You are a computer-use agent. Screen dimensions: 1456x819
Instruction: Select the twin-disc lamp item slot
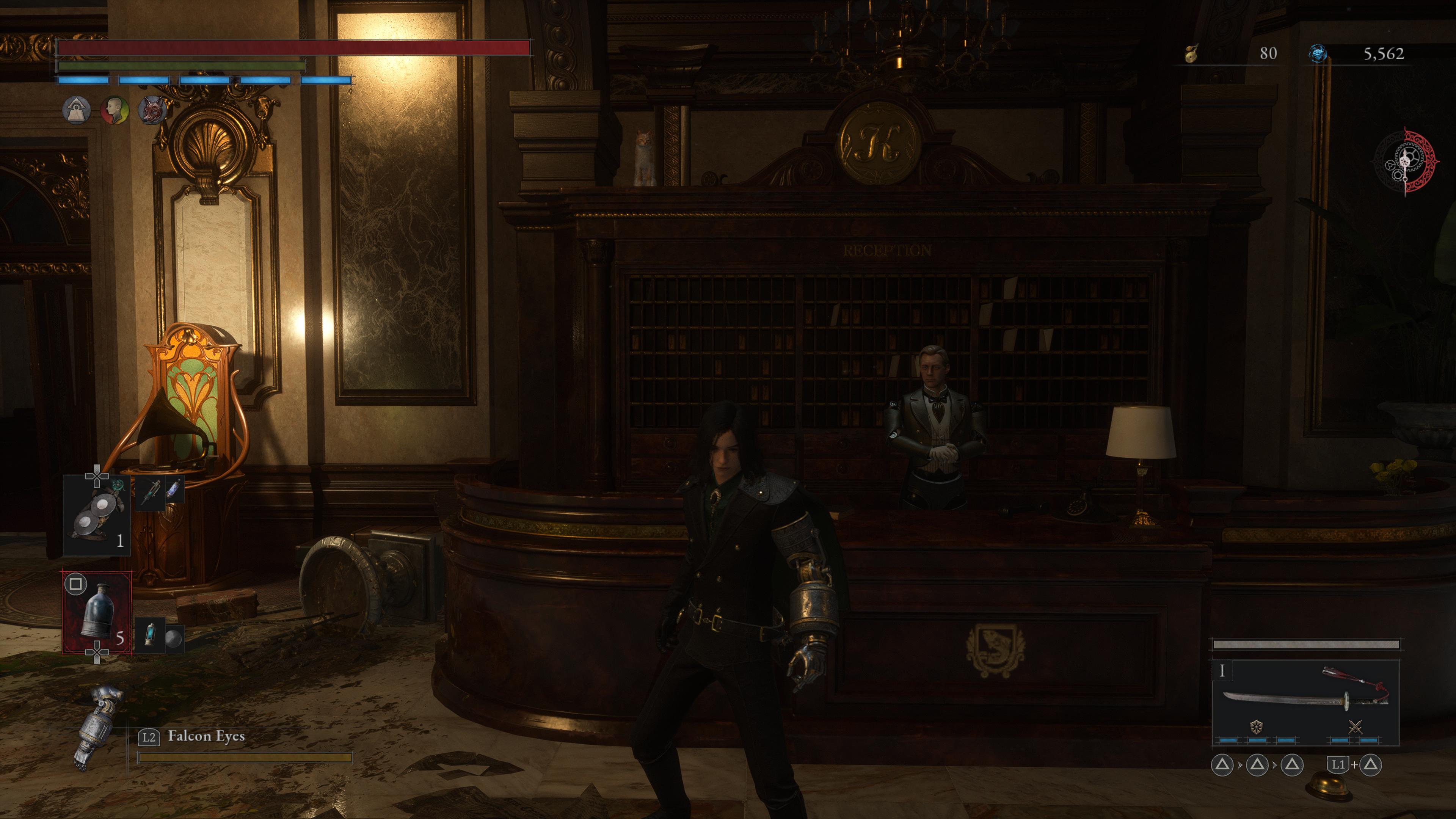pos(96,515)
